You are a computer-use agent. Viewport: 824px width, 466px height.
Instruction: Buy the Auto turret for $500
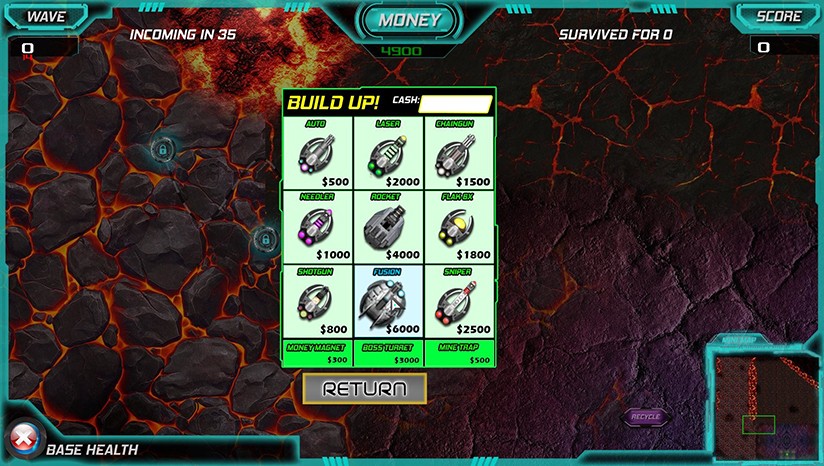tap(317, 155)
